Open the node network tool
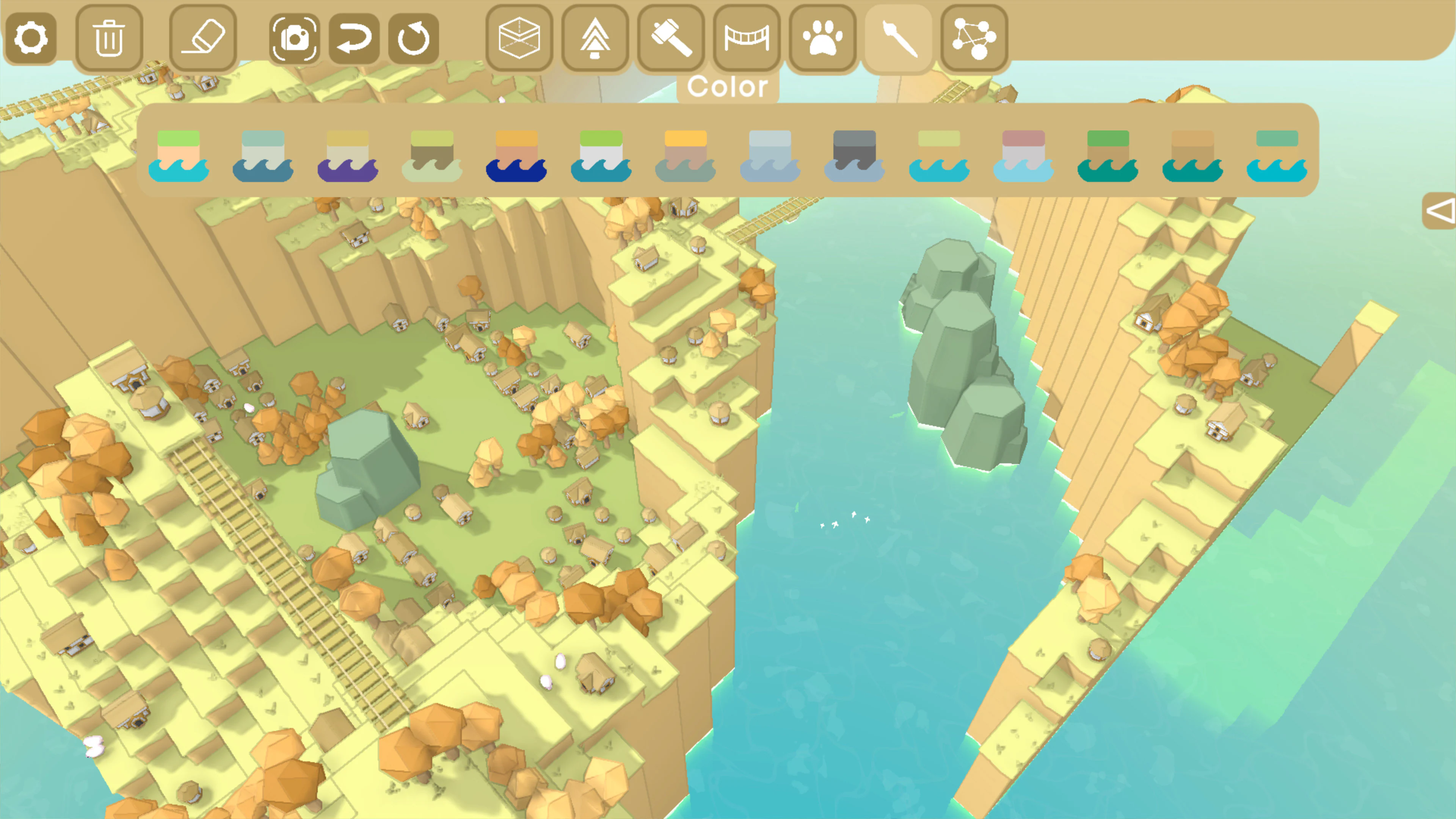Image resolution: width=1456 pixels, height=819 pixels. [973, 38]
